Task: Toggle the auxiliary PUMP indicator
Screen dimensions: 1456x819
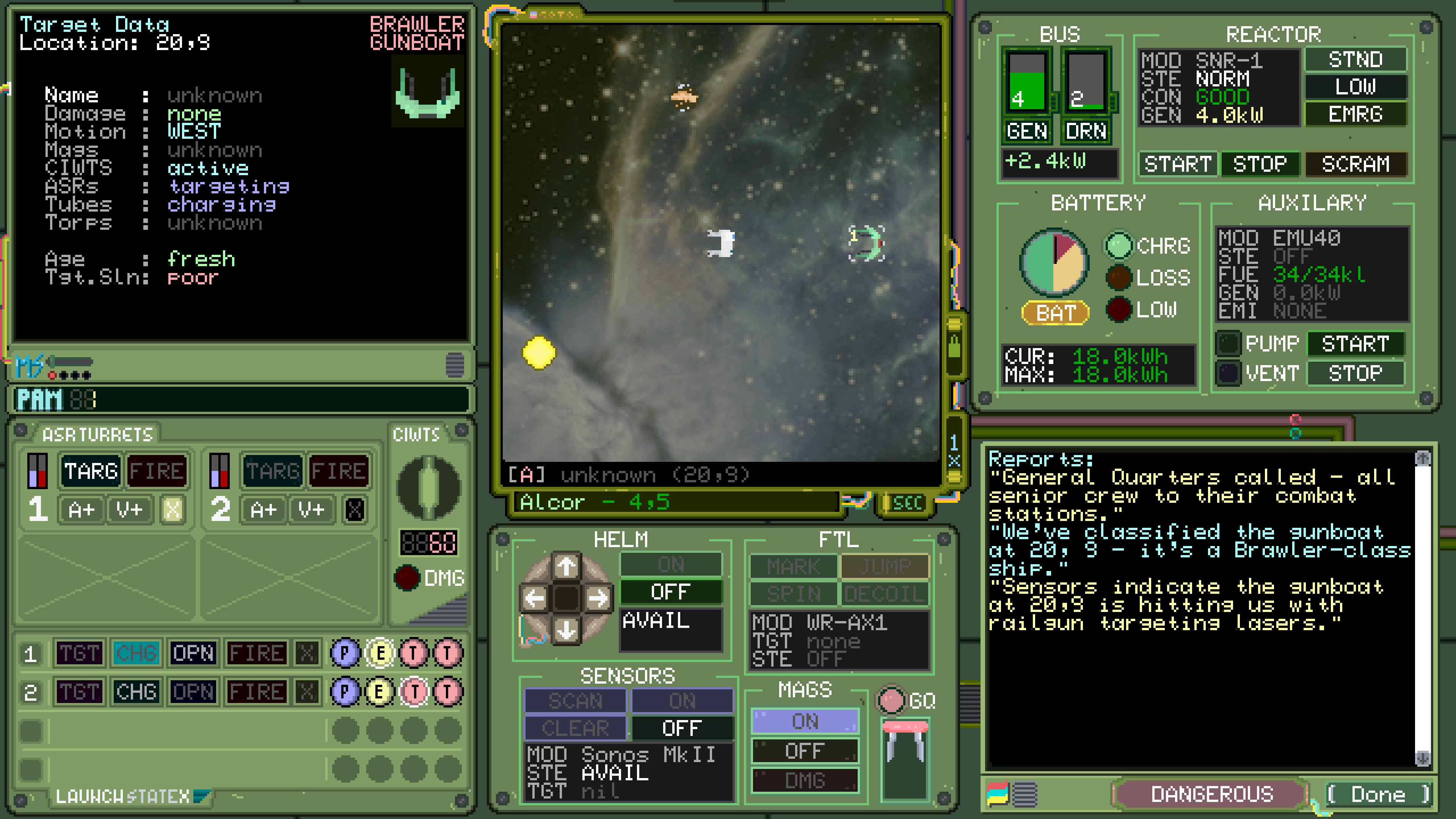Action: coord(1228,344)
